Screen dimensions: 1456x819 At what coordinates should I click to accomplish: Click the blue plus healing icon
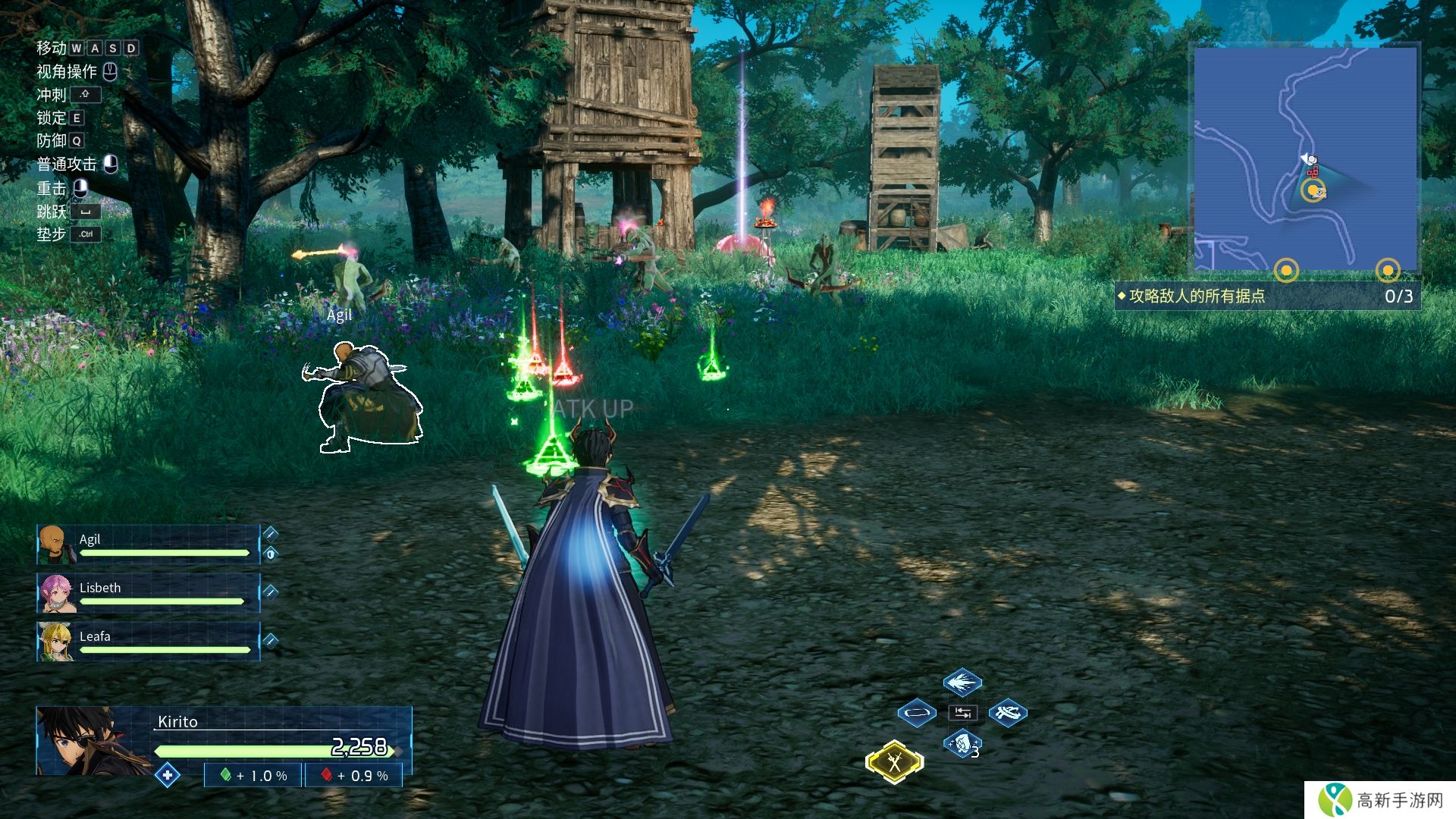(x=167, y=775)
